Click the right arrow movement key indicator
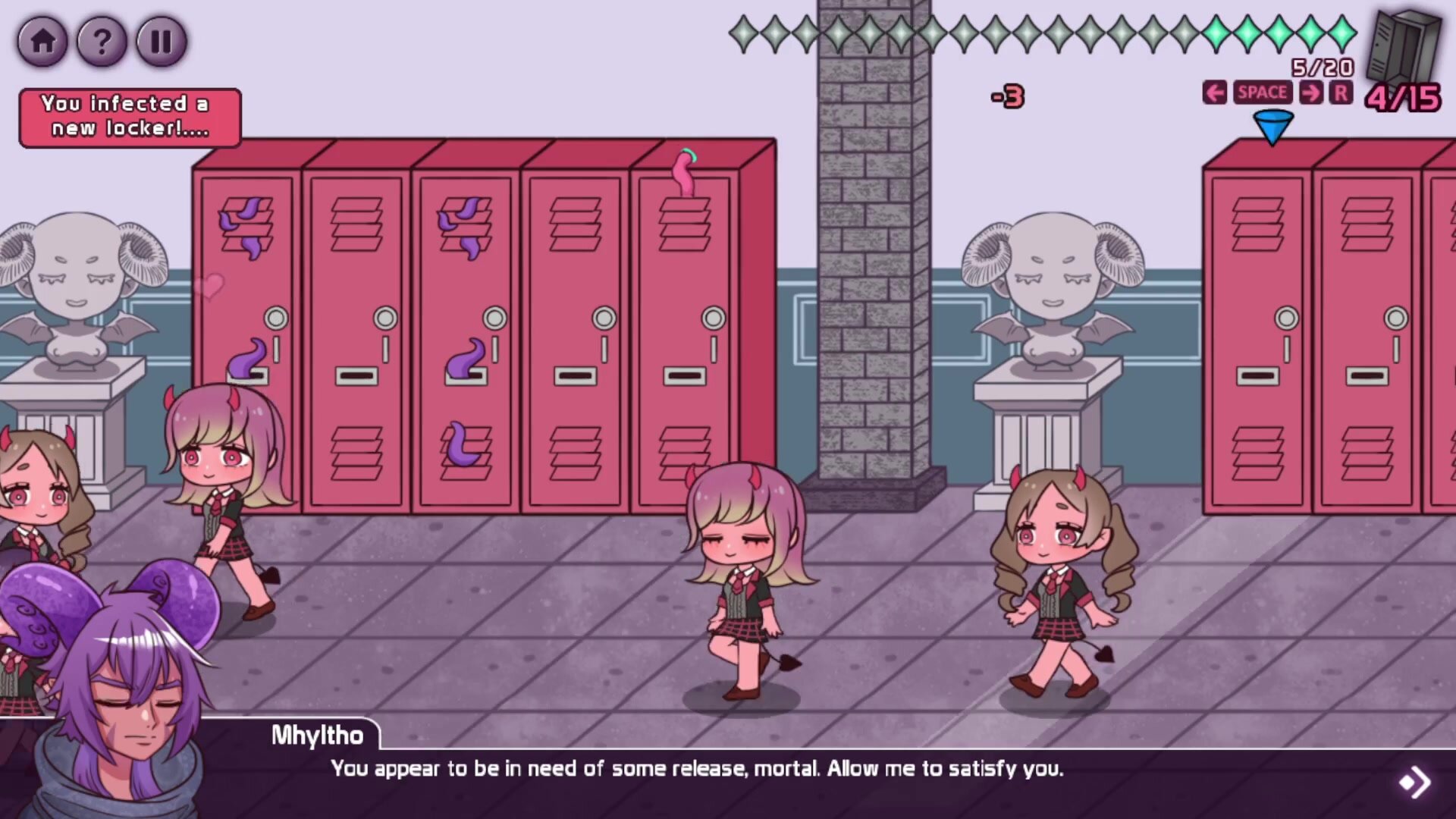Viewport: 1456px width, 819px height. (1310, 93)
